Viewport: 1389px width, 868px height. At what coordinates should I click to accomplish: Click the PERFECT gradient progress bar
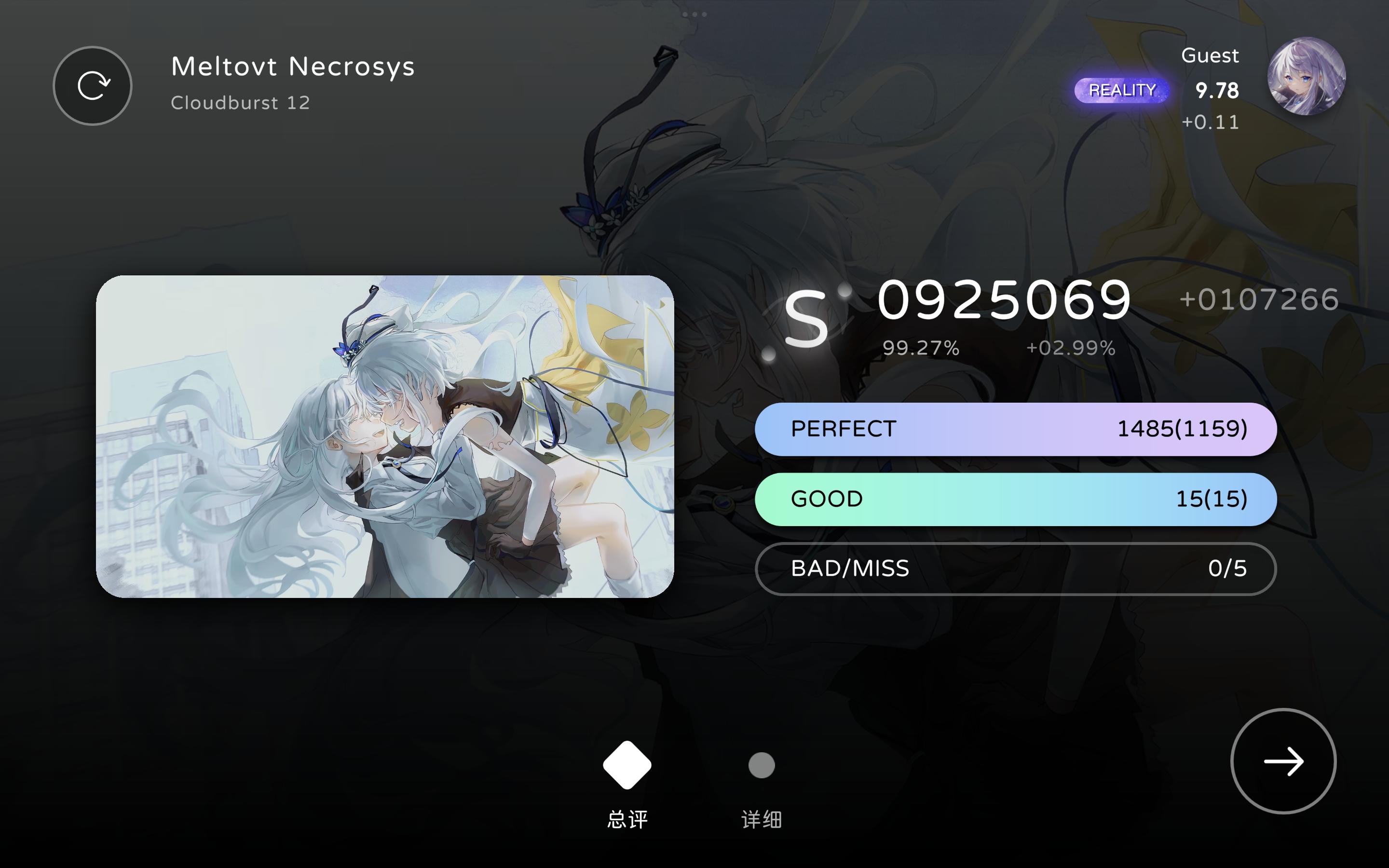coord(1016,428)
